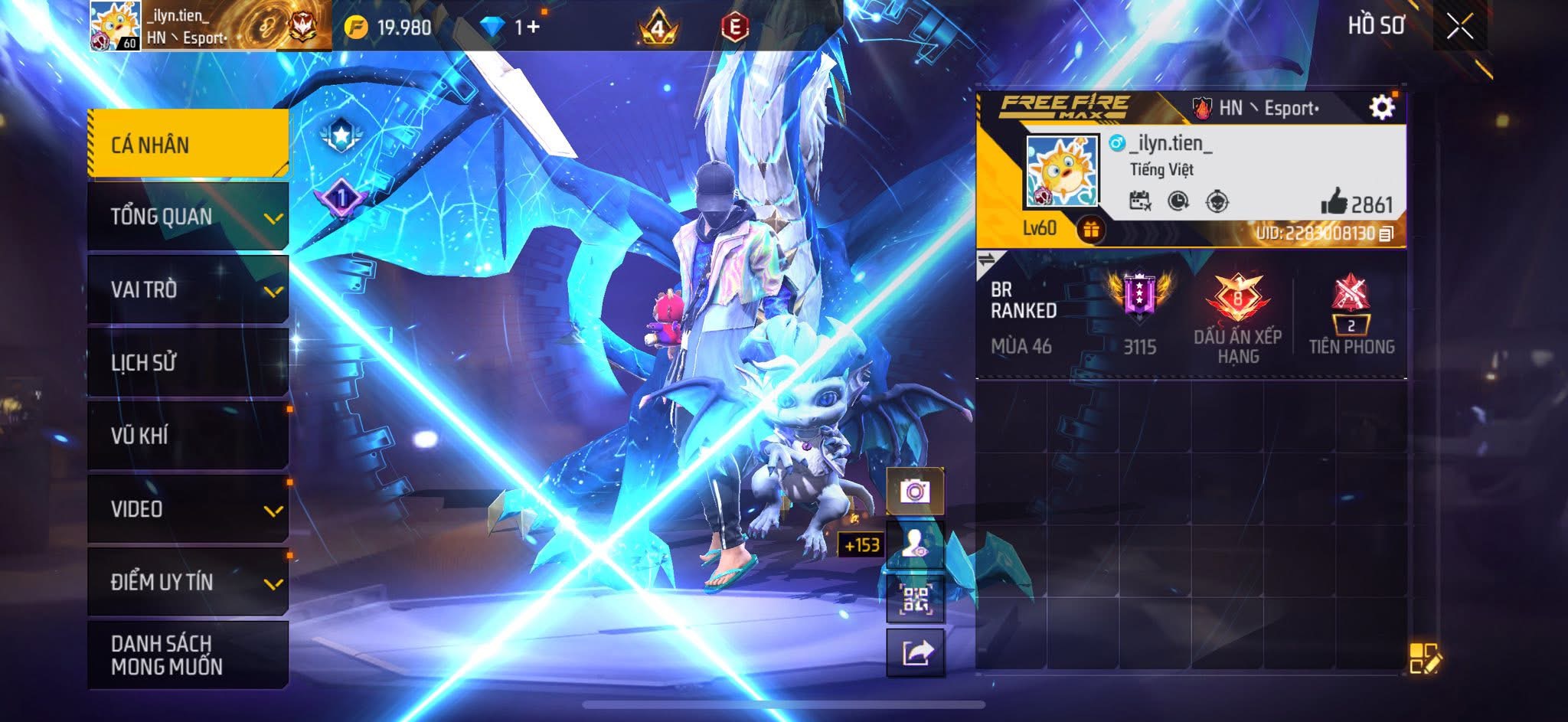Select the Cá Nhân tab
Viewport: 1568px width, 722px height.
click(188, 144)
